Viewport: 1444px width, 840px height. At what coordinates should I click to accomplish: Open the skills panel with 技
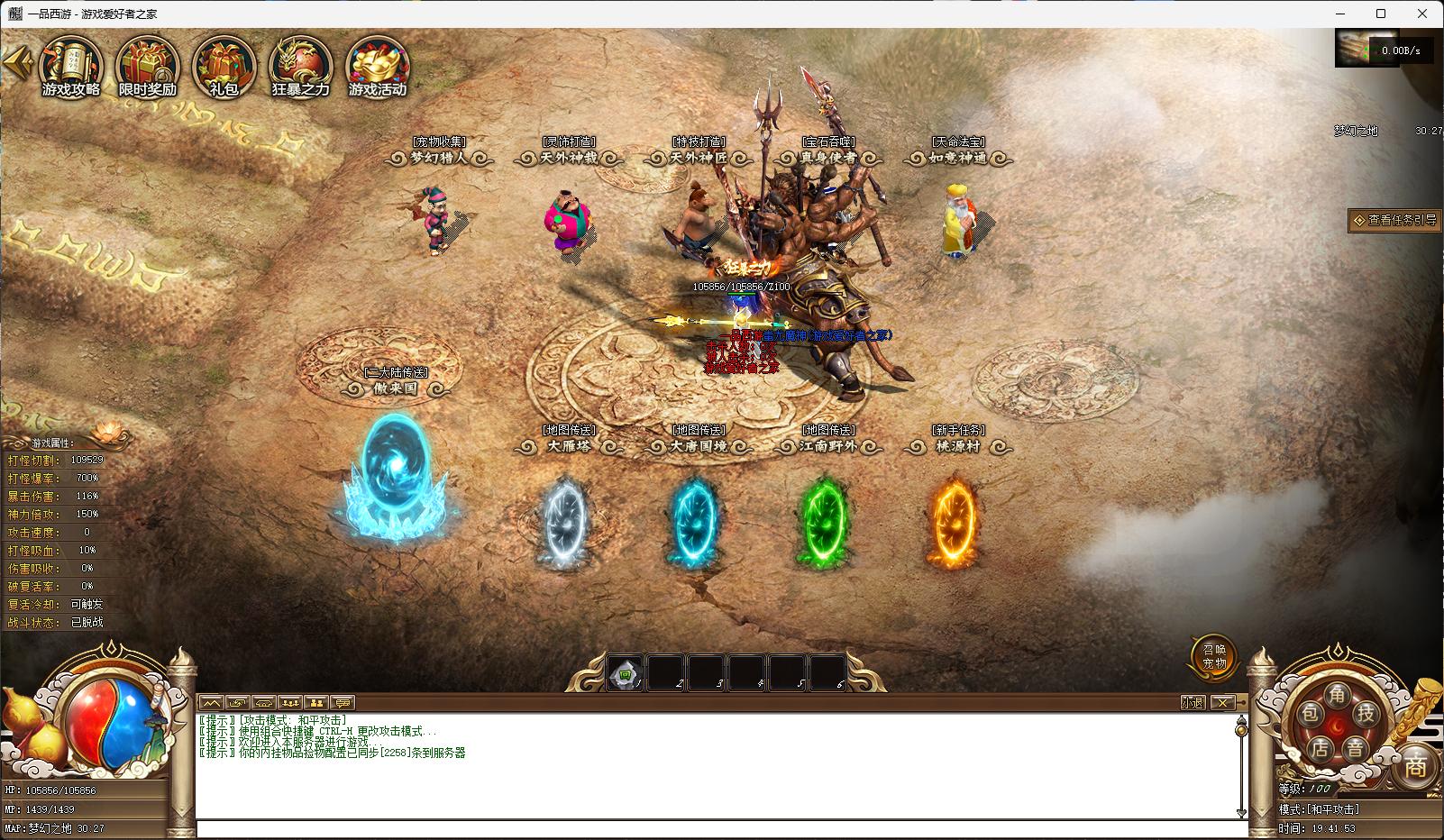tap(1366, 714)
